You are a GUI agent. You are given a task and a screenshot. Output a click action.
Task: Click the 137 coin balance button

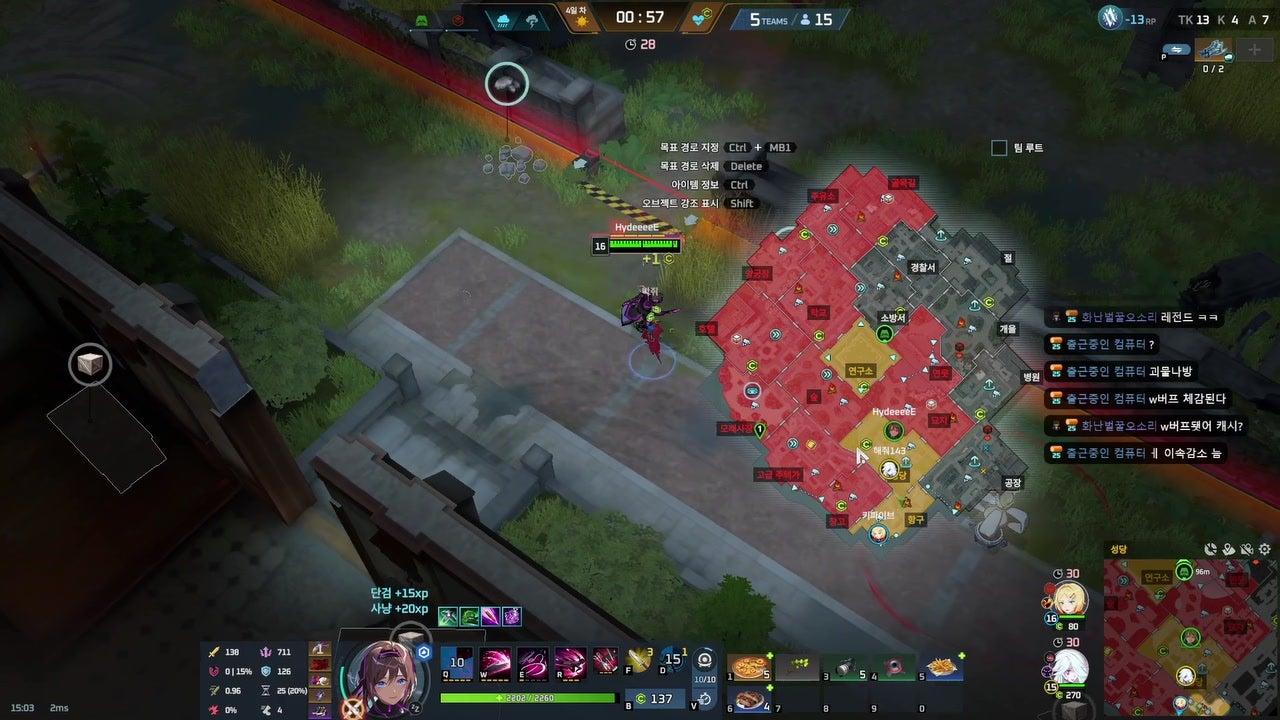pos(653,698)
